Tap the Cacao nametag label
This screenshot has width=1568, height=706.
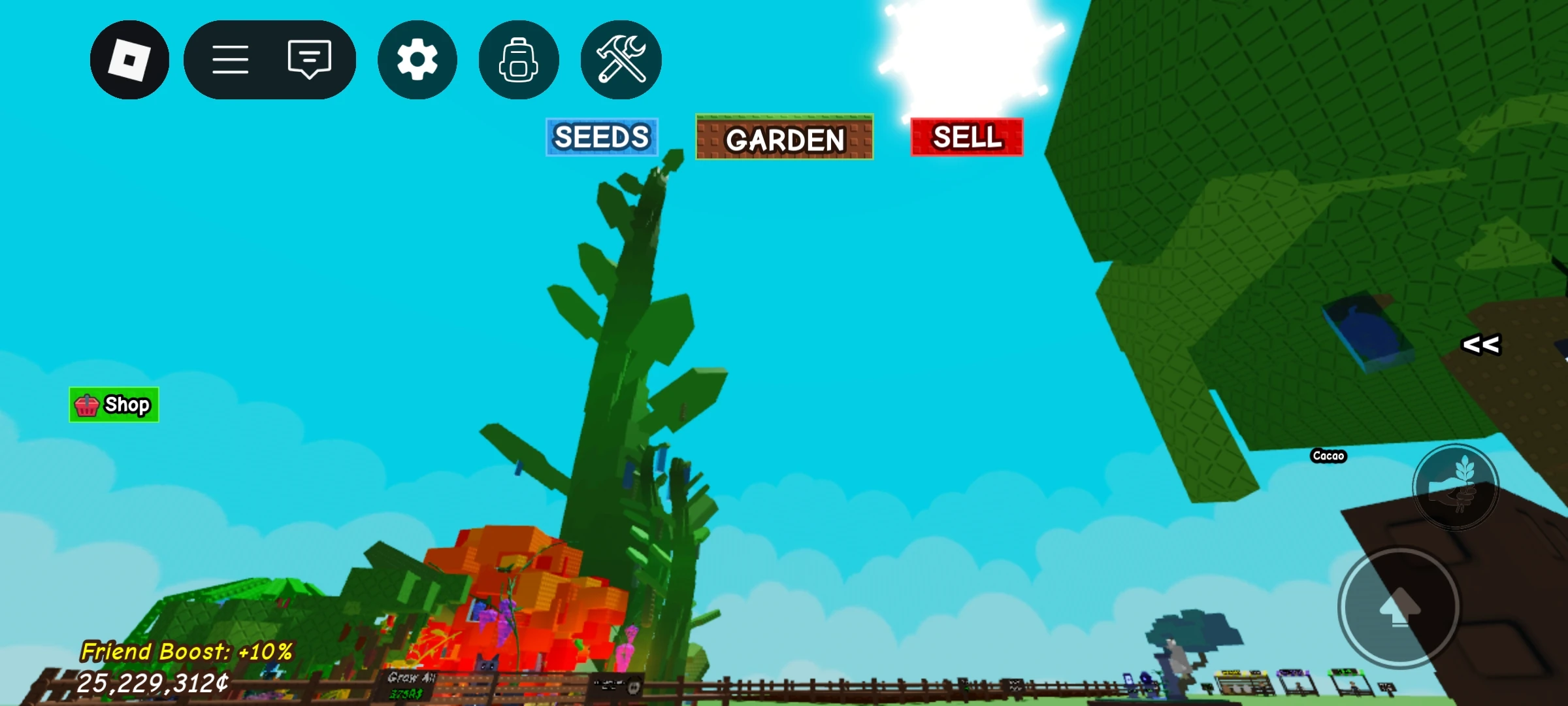1329,456
